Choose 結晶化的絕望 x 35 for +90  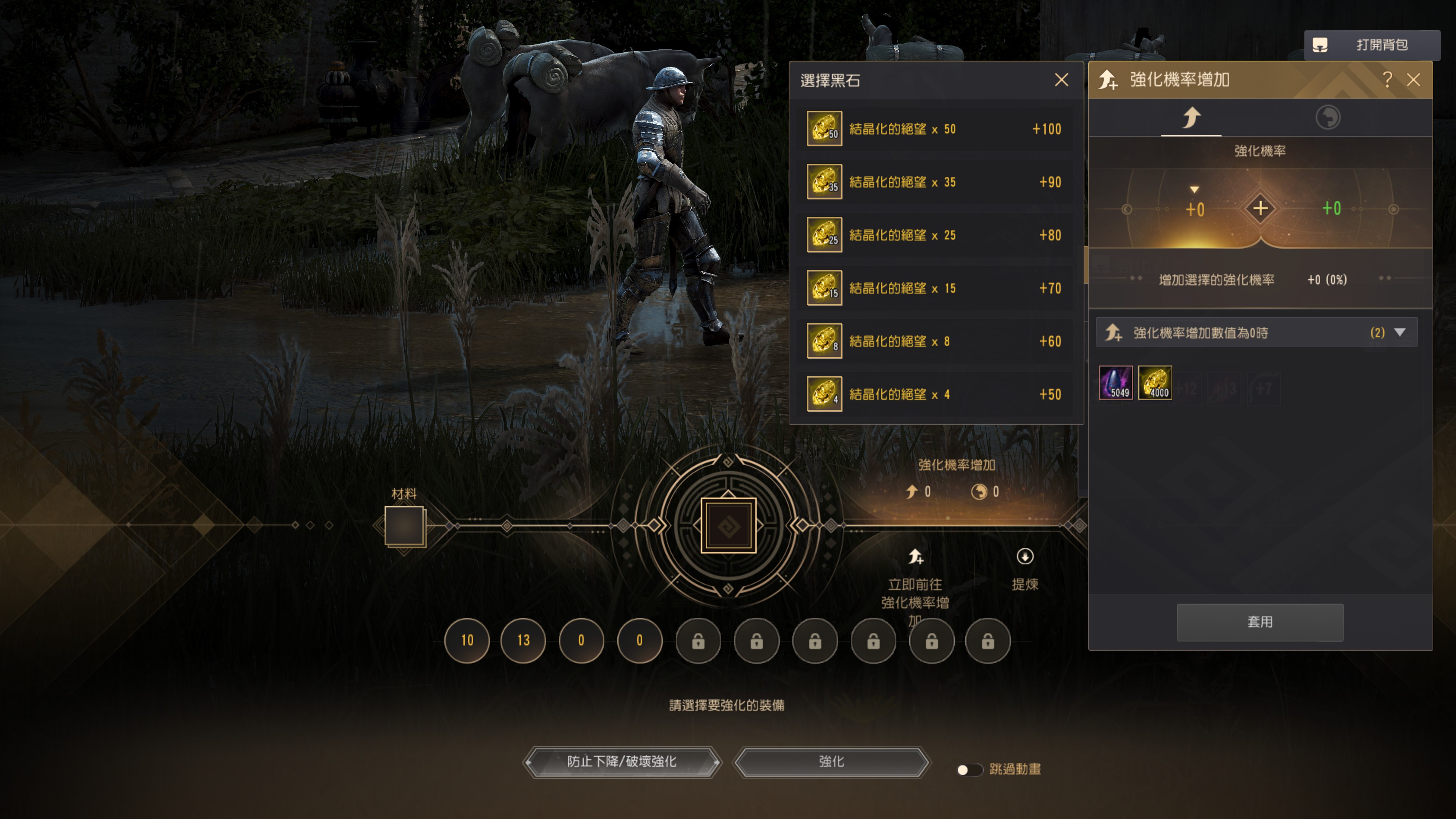click(935, 182)
